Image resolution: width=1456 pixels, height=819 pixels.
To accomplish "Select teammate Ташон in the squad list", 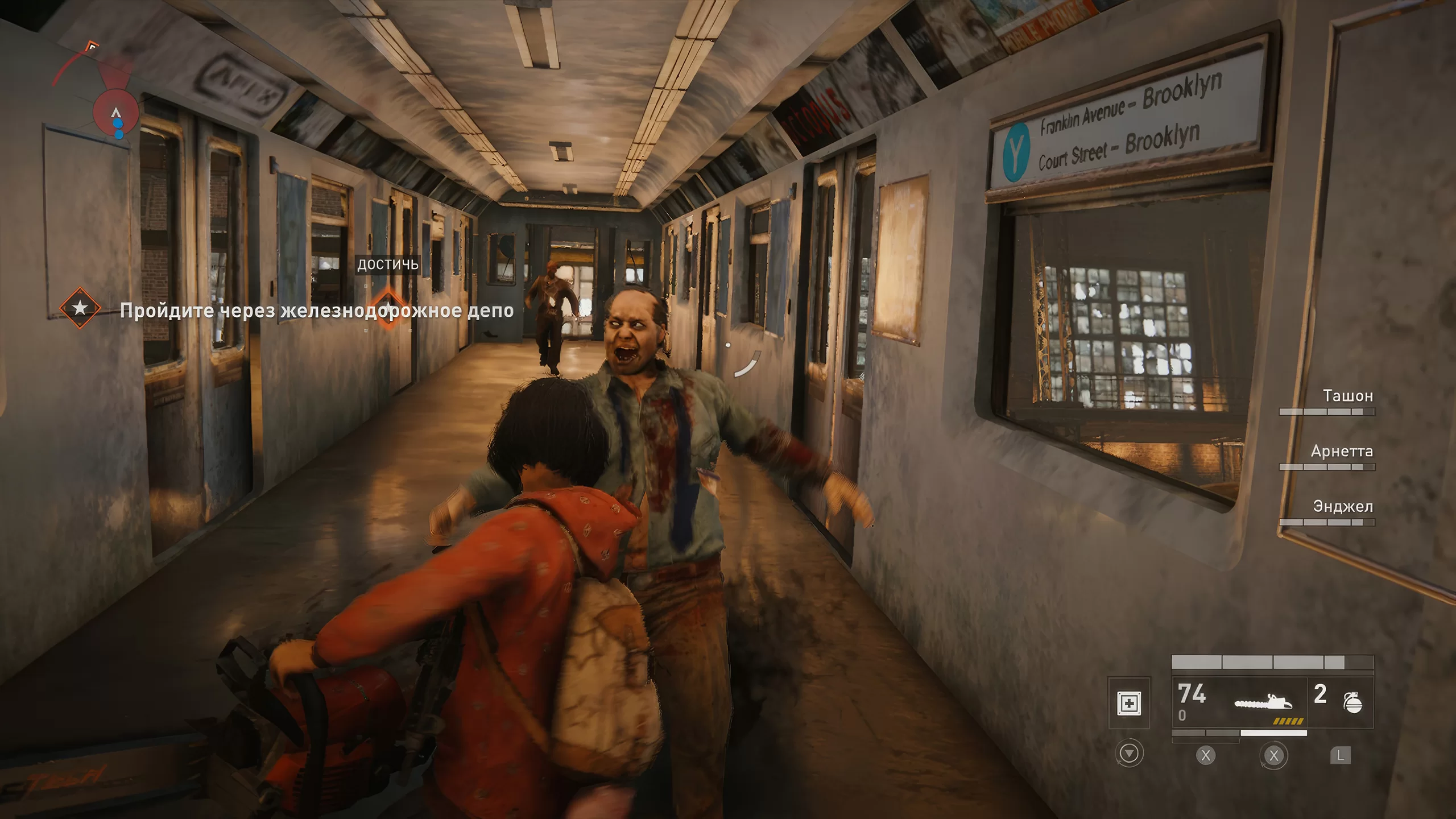I will pyautogui.click(x=1347, y=396).
